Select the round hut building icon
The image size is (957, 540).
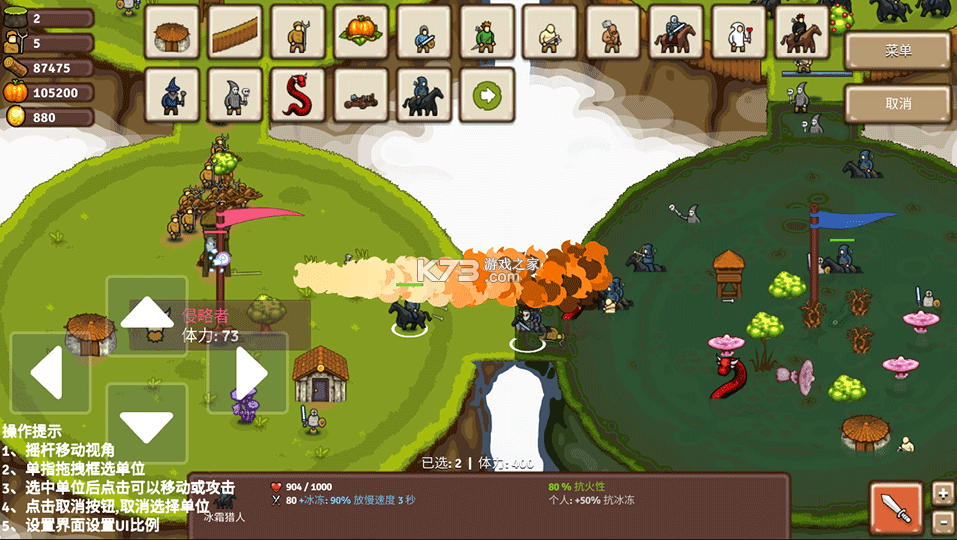pyautogui.click(x=172, y=32)
